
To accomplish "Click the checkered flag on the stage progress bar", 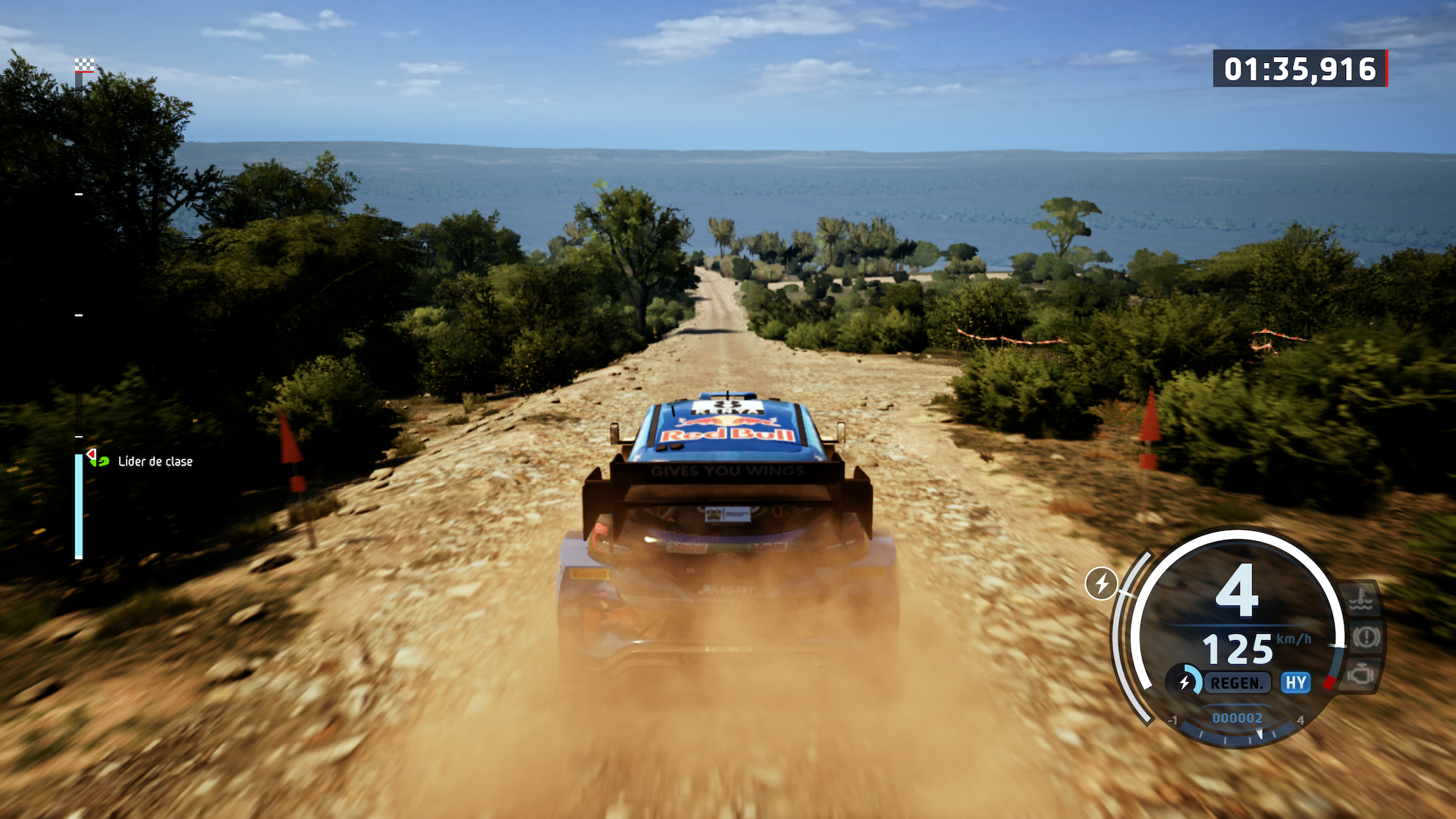I will point(84,66).
